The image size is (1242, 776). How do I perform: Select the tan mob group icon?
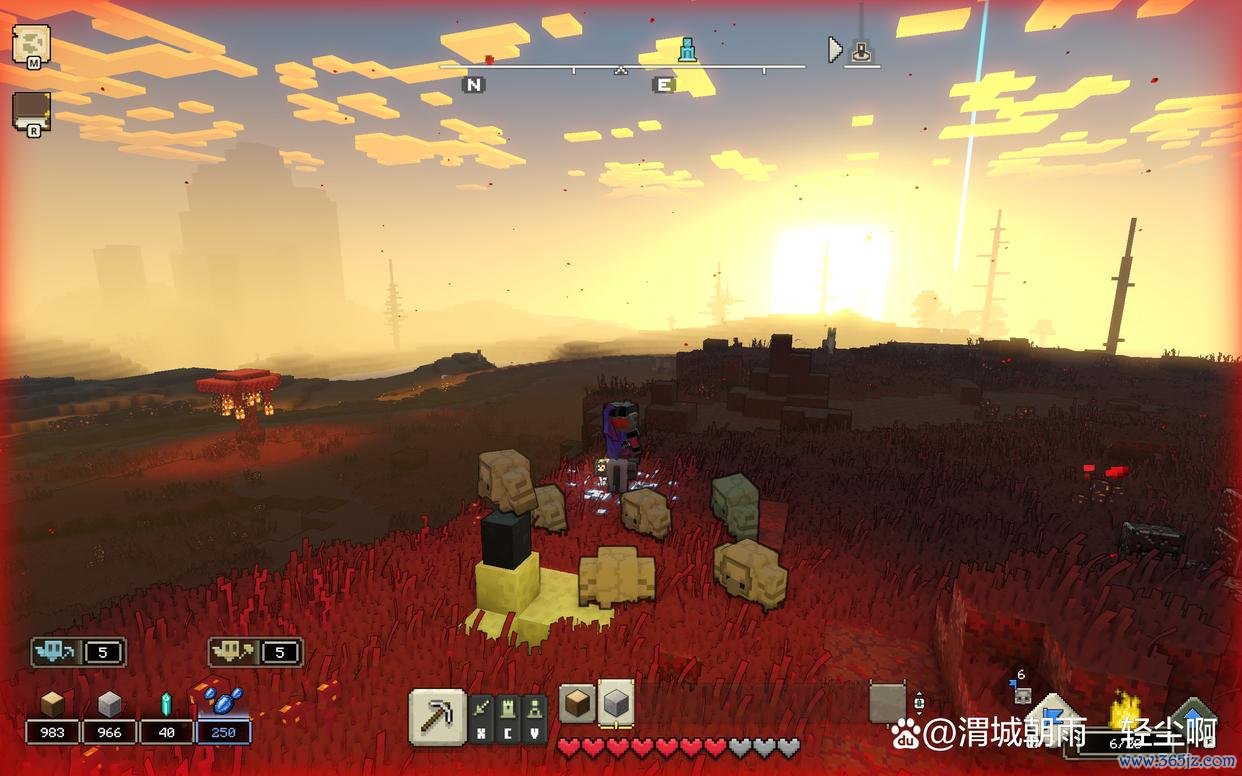[234, 652]
